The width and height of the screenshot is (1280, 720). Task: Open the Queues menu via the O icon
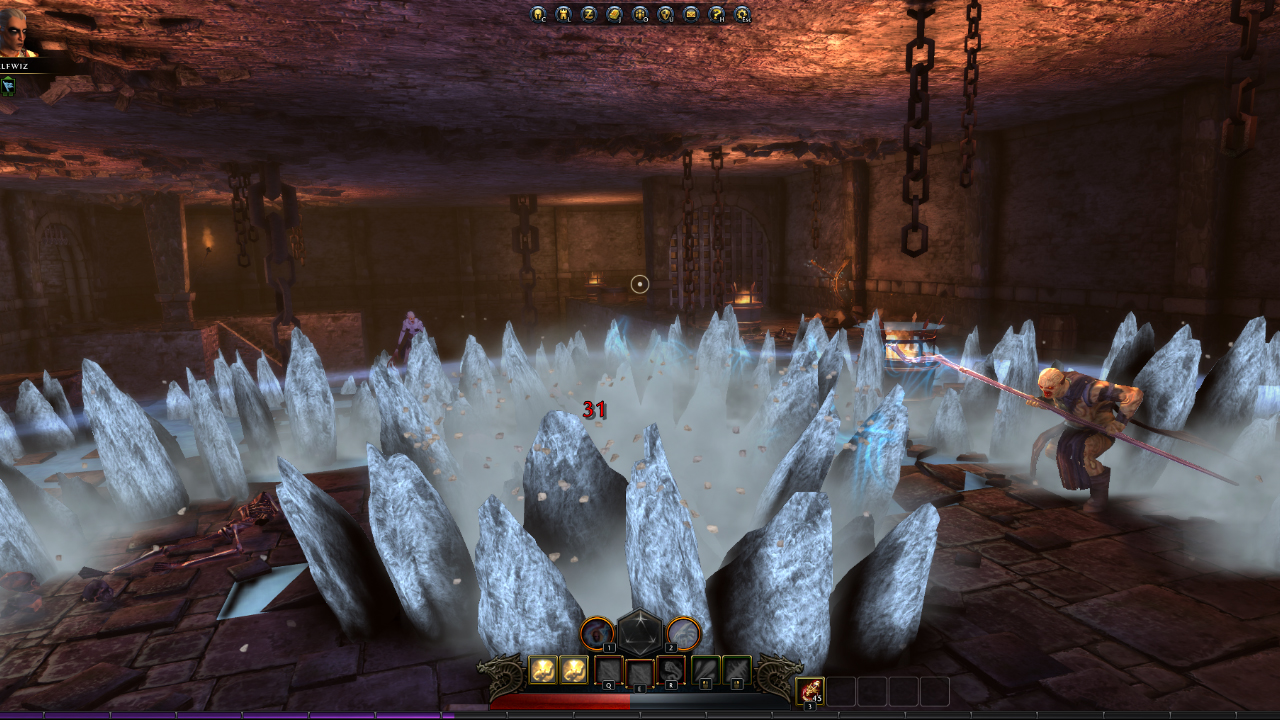639,15
